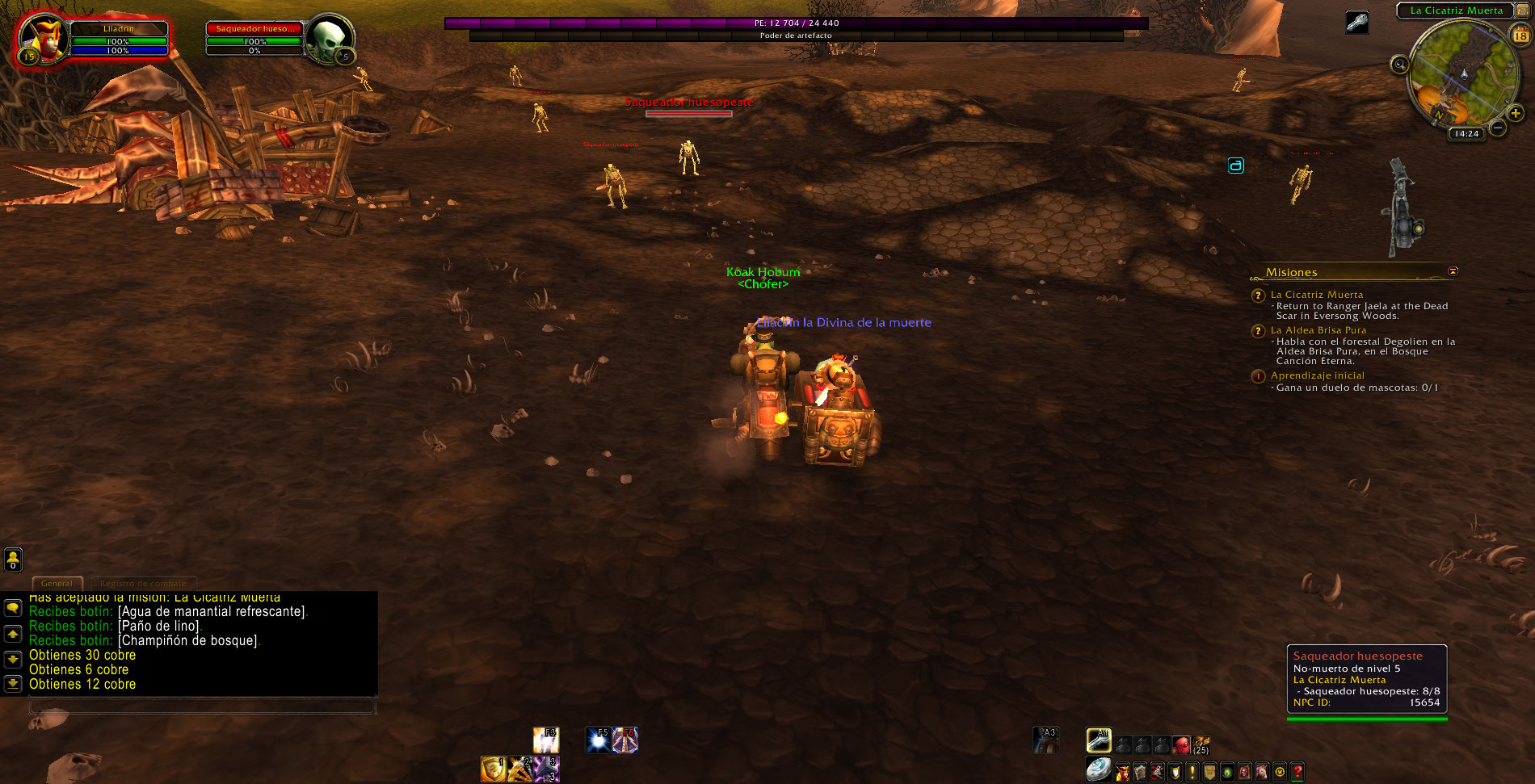Image resolution: width=1535 pixels, height=784 pixels.
Task: Select the General chat tab
Action: 57,583
